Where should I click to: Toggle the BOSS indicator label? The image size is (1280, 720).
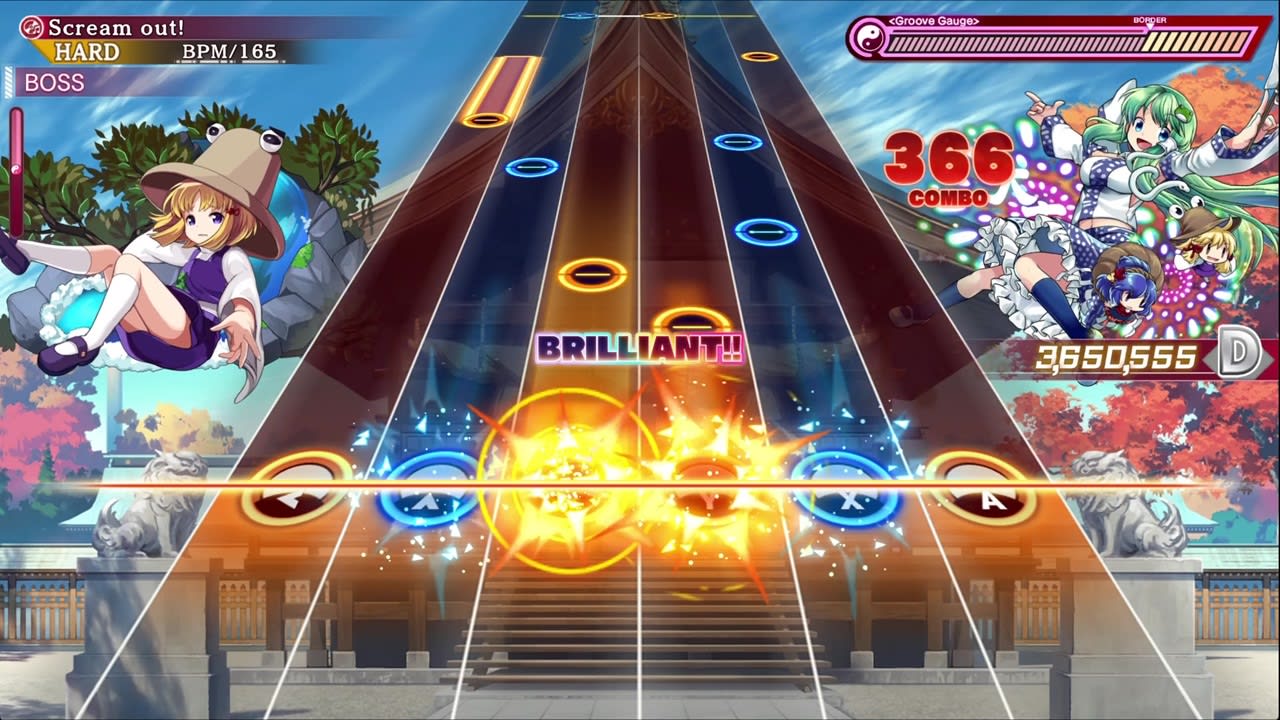[x=55, y=82]
